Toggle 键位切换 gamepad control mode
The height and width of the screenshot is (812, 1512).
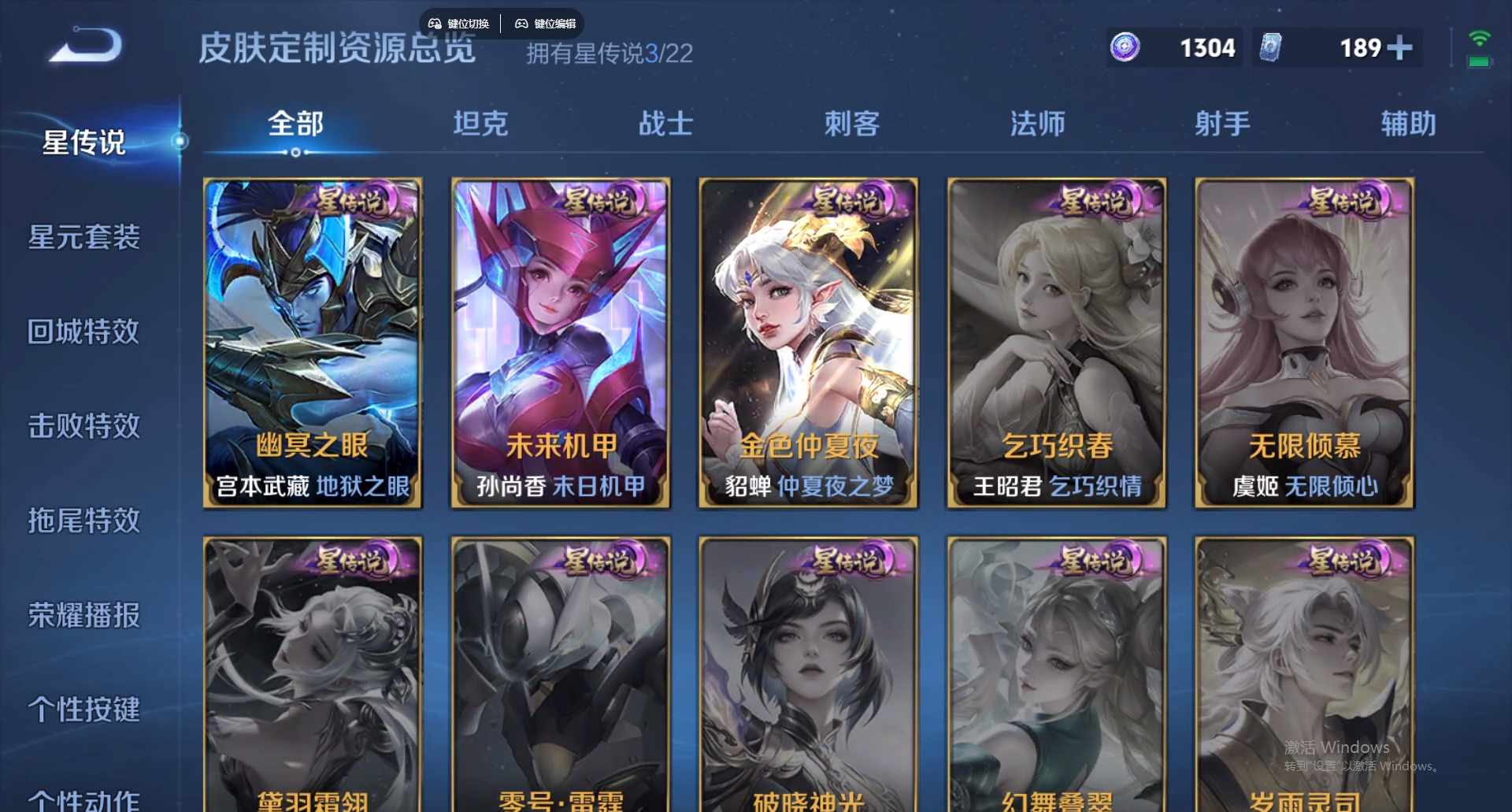(458, 23)
